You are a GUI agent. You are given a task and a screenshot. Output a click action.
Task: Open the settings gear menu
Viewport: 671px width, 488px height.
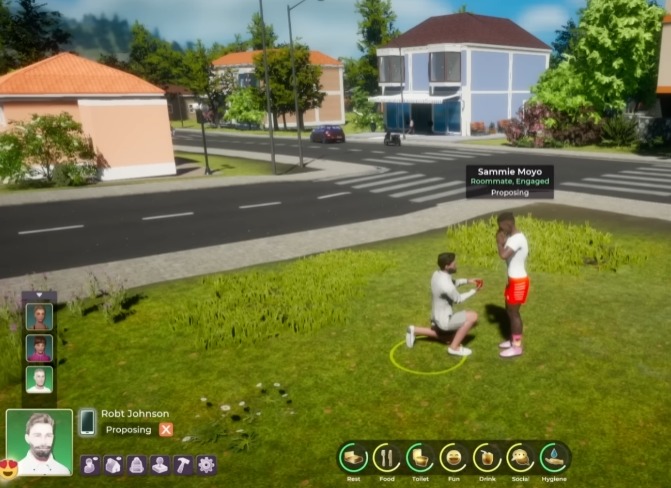coord(206,465)
